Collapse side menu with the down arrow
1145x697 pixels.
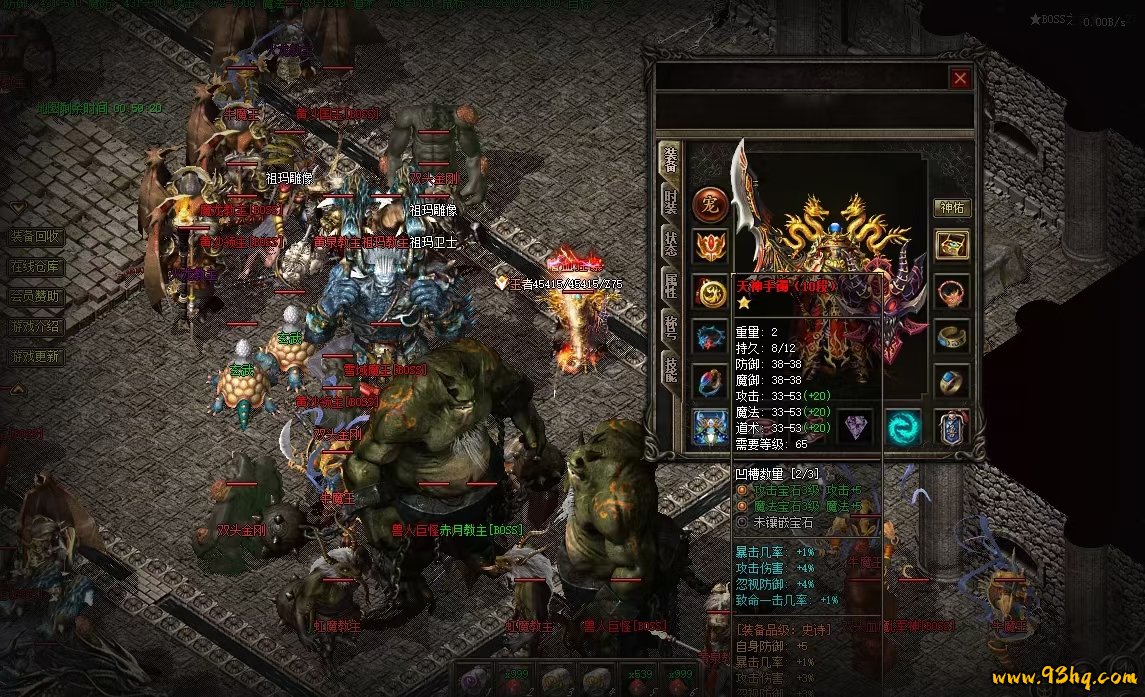[x=17, y=207]
